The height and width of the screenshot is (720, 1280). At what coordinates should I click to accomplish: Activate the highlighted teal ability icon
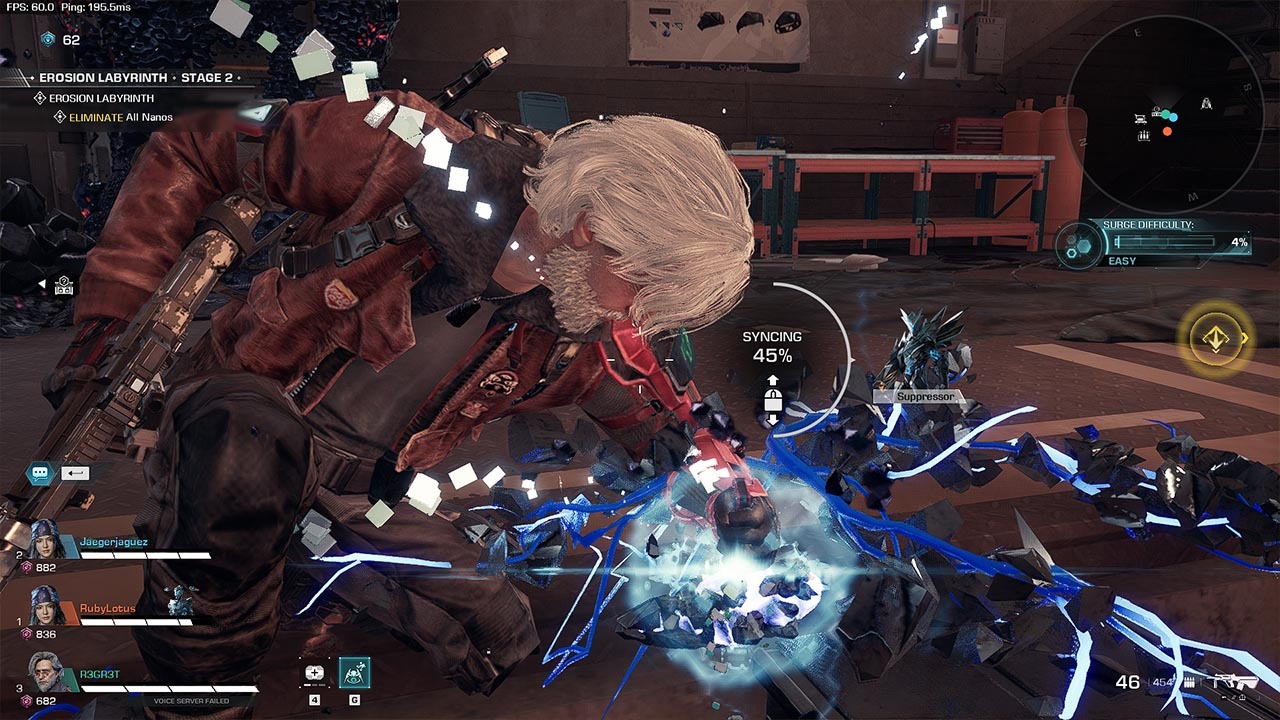click(x=354, y=673)
